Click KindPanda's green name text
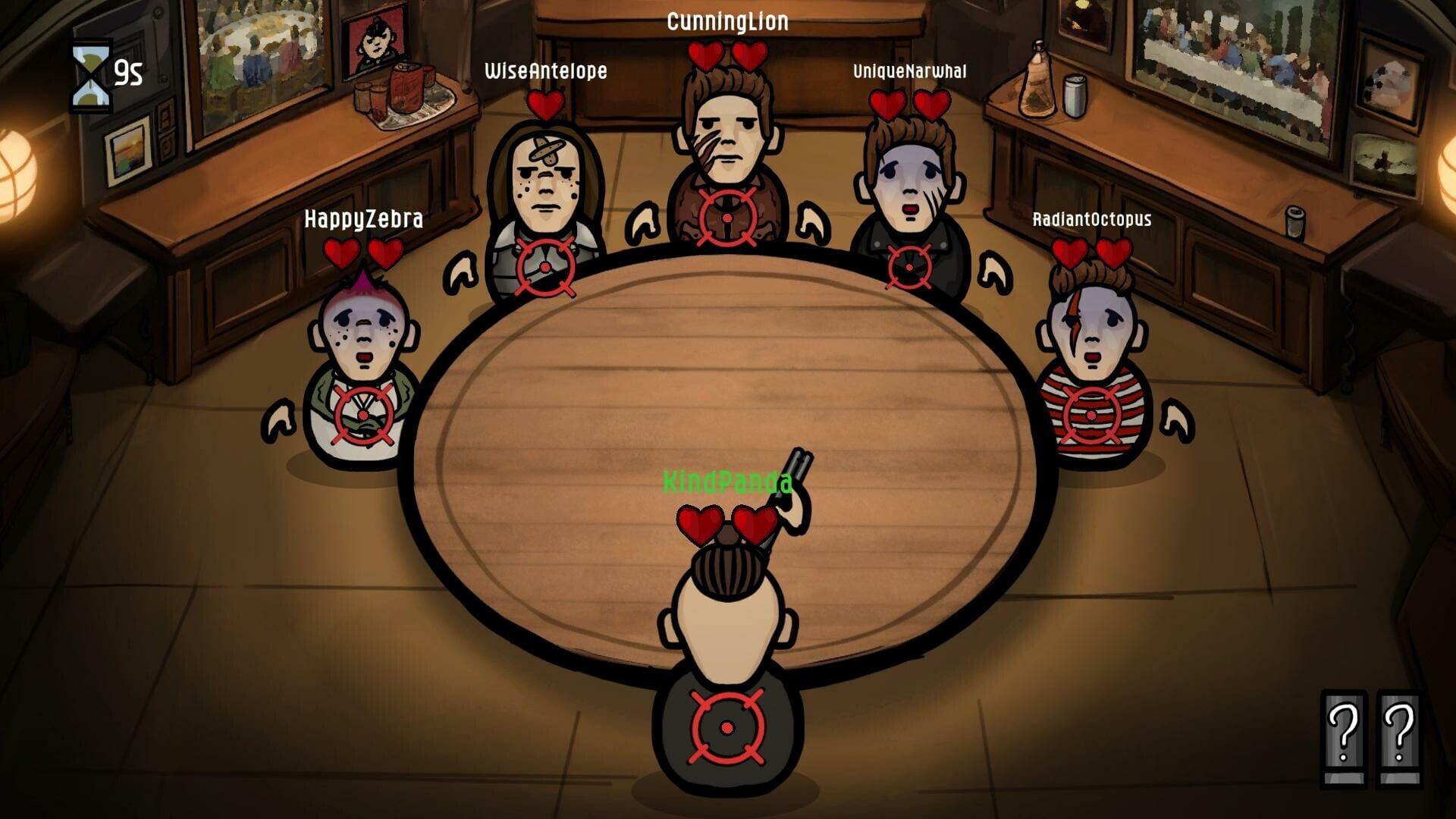 (726, 480)
